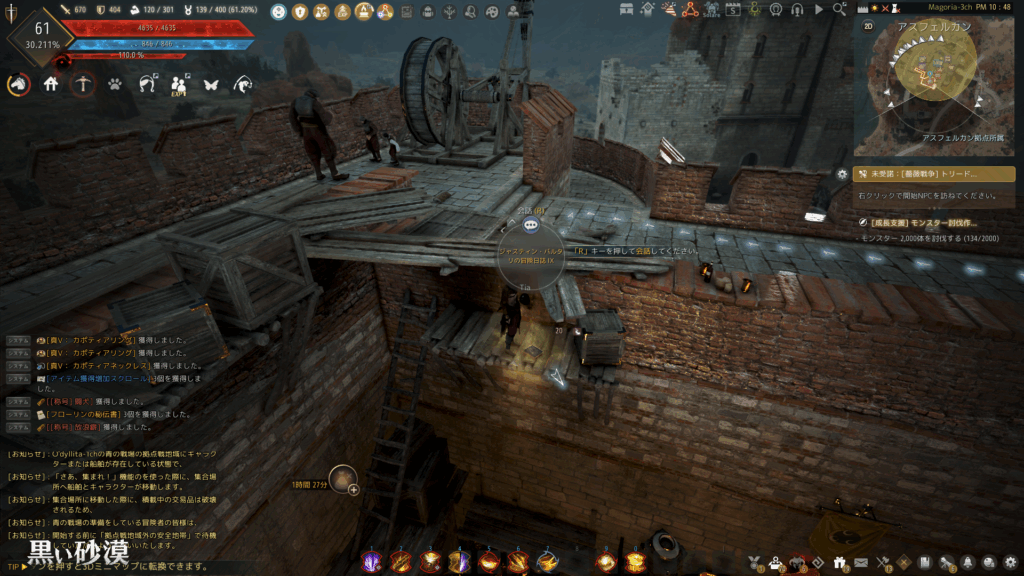Screen dimensions: 1024x576
Task: Open the settings gear in the bottom menu
Action: [1010, 563]
